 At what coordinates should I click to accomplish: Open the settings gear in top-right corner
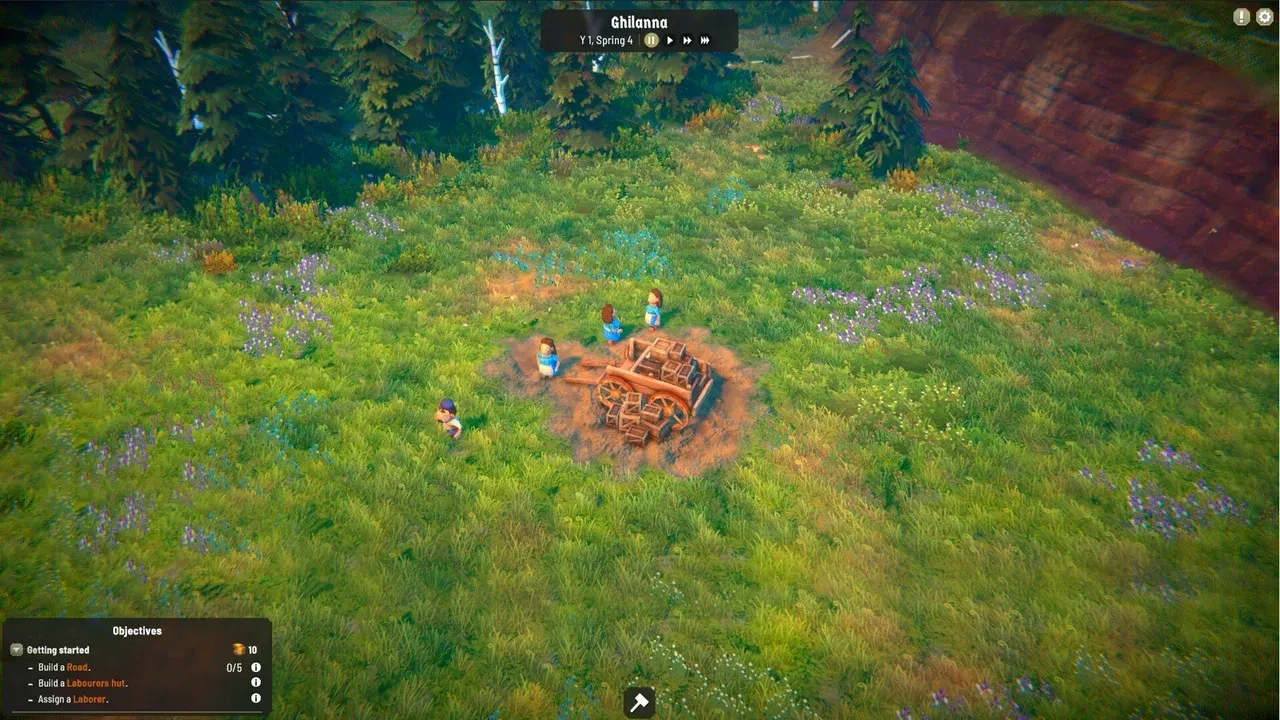coord(1263,17)
